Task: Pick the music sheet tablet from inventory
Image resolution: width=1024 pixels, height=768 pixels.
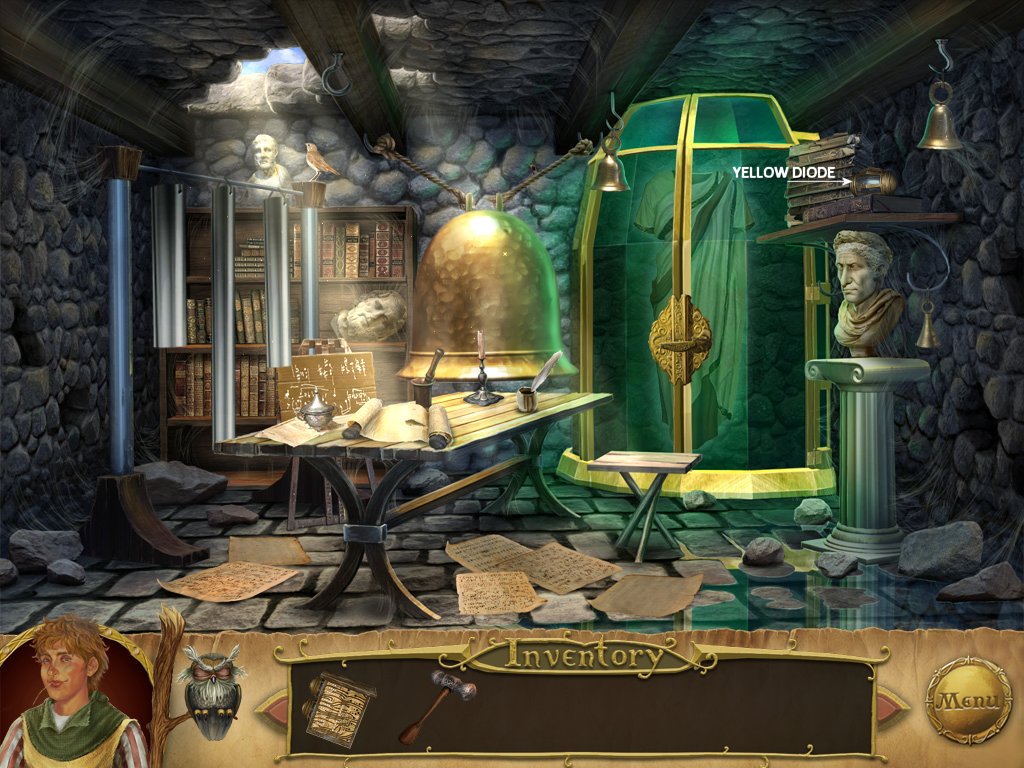Action: coord(340,706)
